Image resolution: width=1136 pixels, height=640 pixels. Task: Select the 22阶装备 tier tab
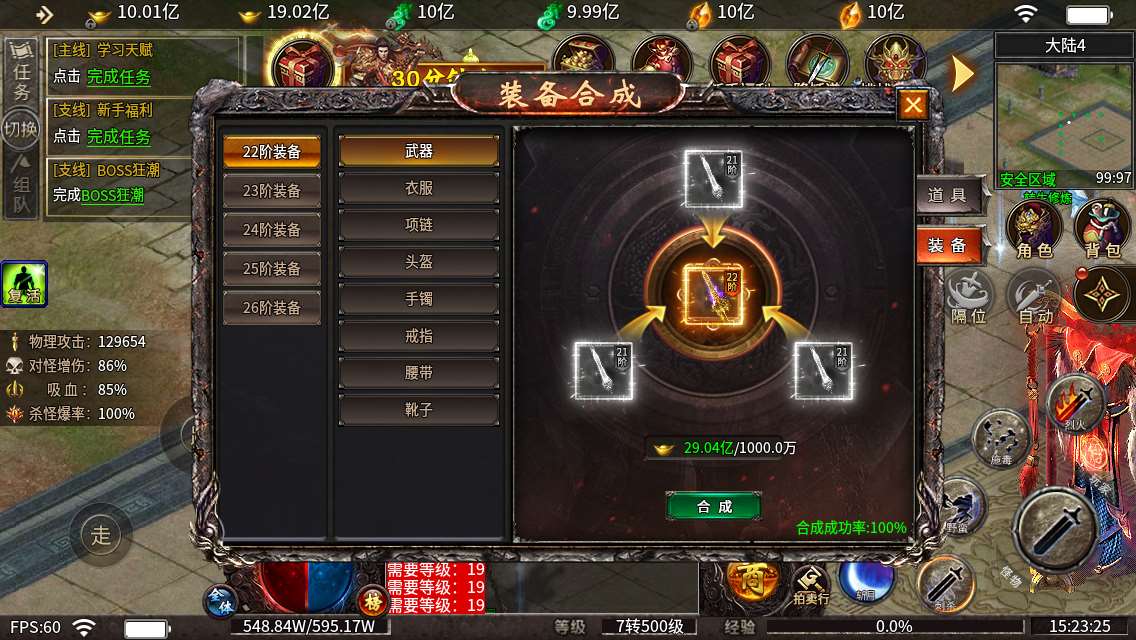(272, 152)
